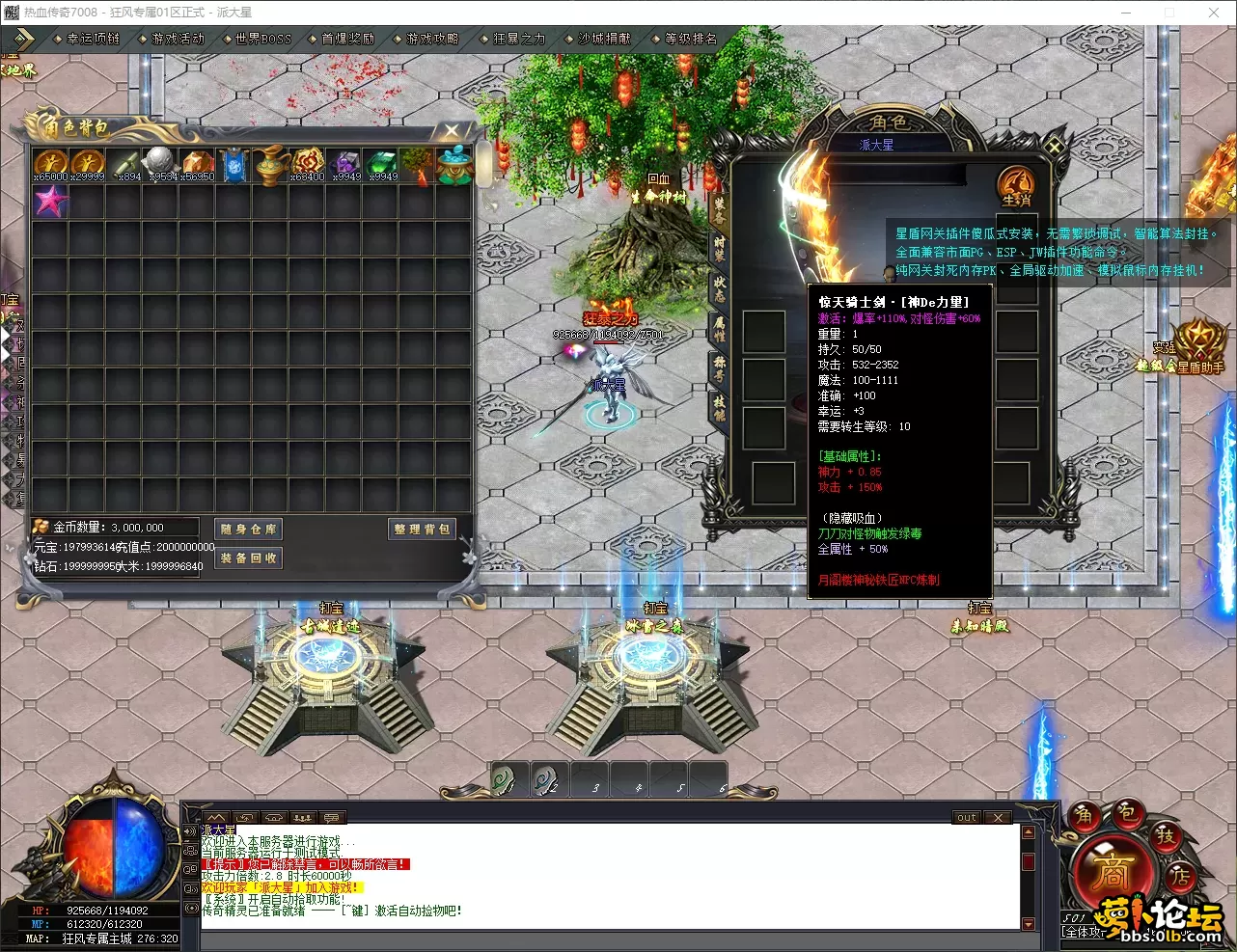The height and width of the screenshot is (952, 1237).
Task: Open the 首爆奖励 rewards menu
Action: click(x=347, y=39)
